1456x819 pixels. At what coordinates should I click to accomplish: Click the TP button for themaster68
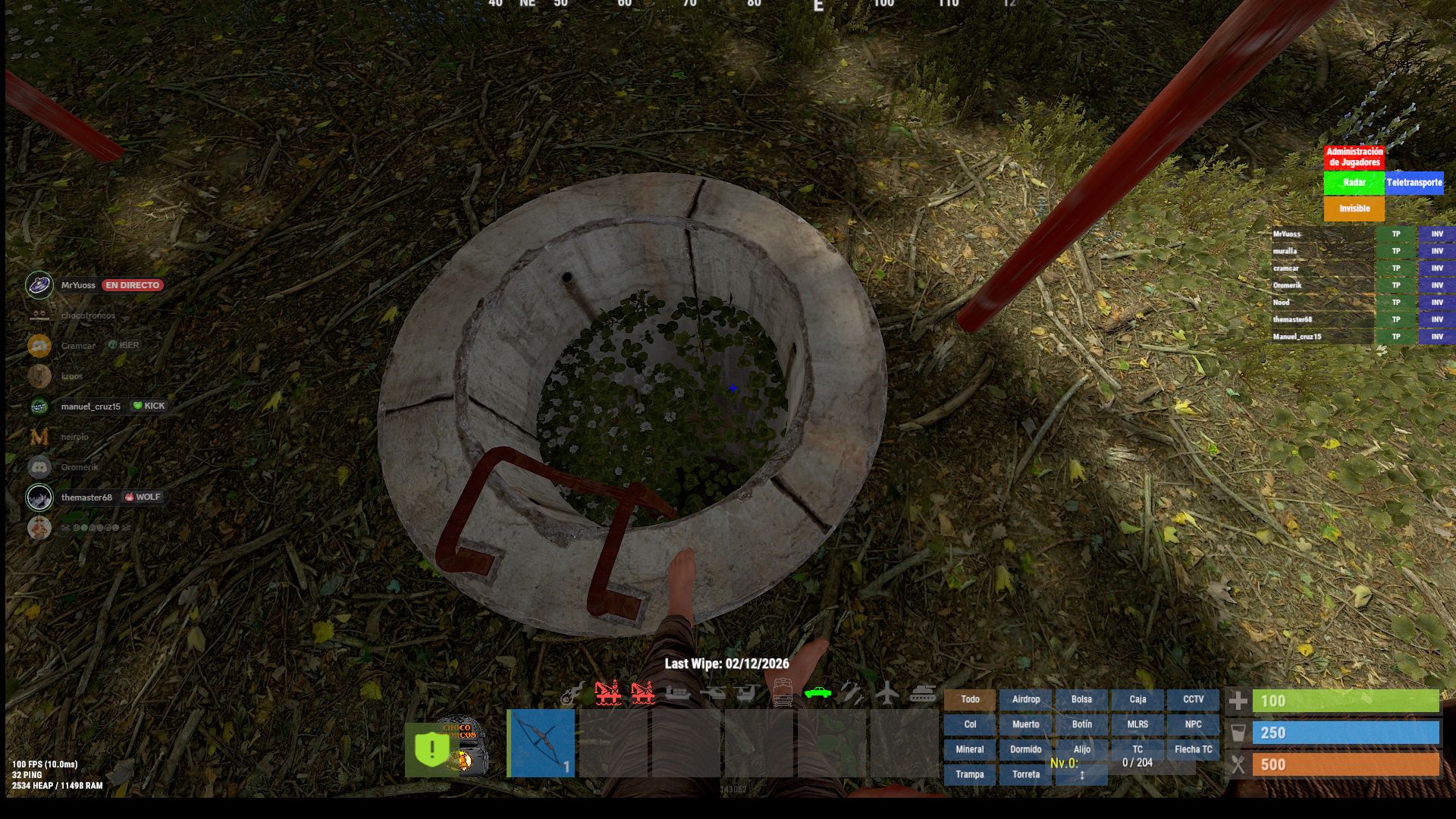pos(1395,319)
